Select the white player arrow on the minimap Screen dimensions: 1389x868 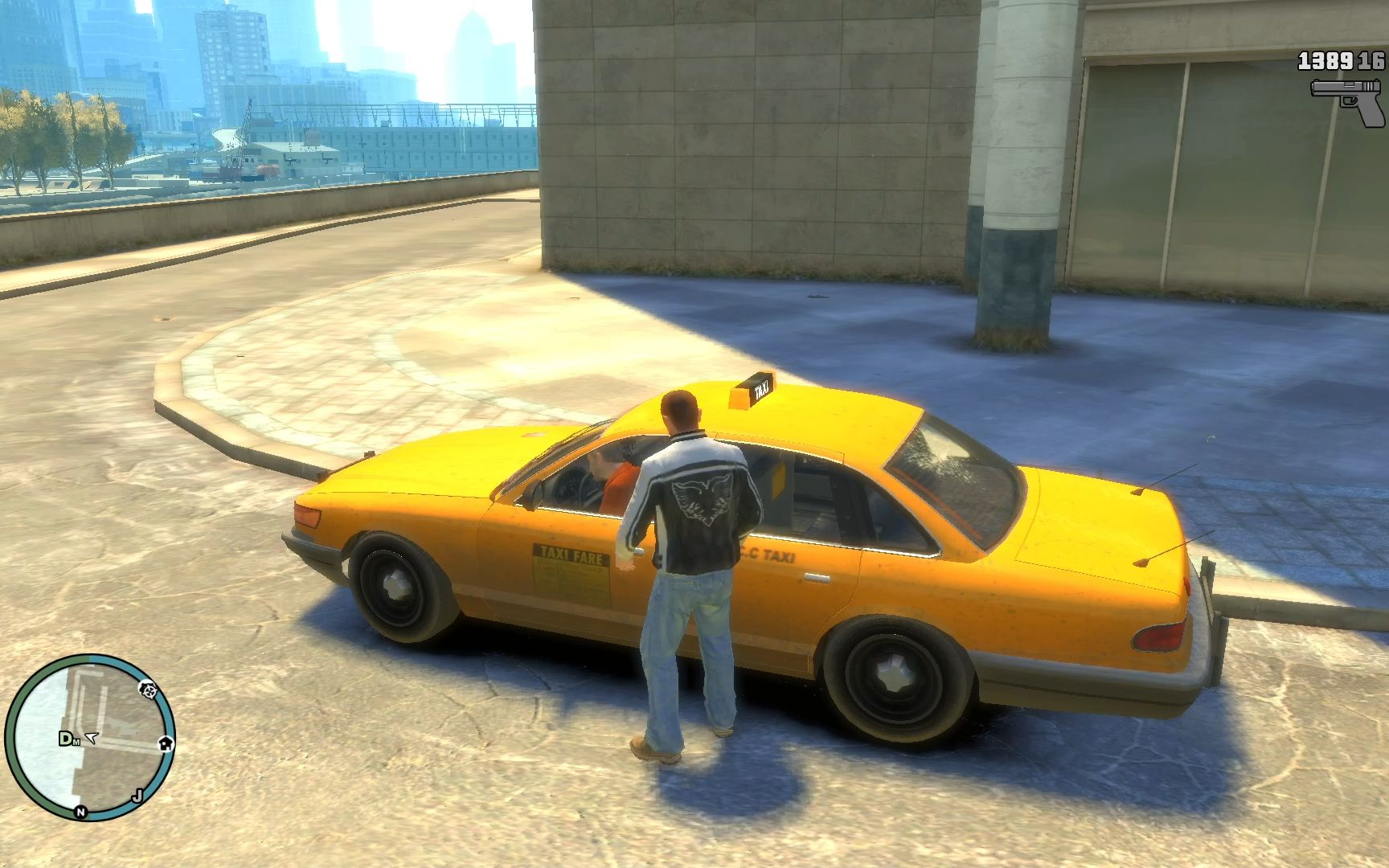(x=91, y=737)
